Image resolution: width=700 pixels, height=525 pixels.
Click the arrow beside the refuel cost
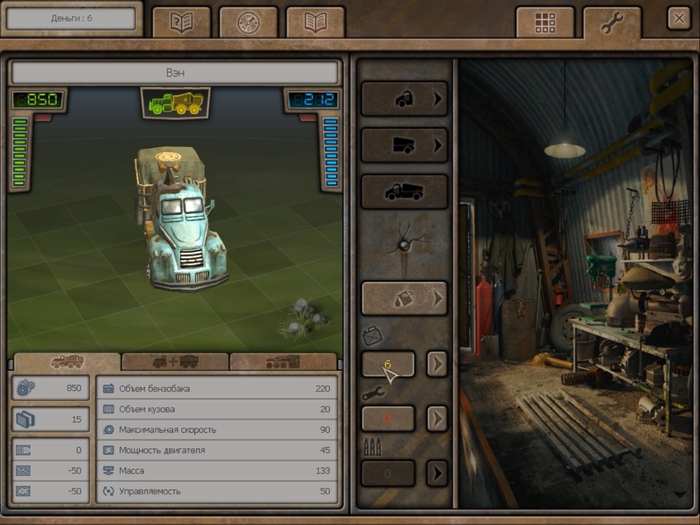437,364
